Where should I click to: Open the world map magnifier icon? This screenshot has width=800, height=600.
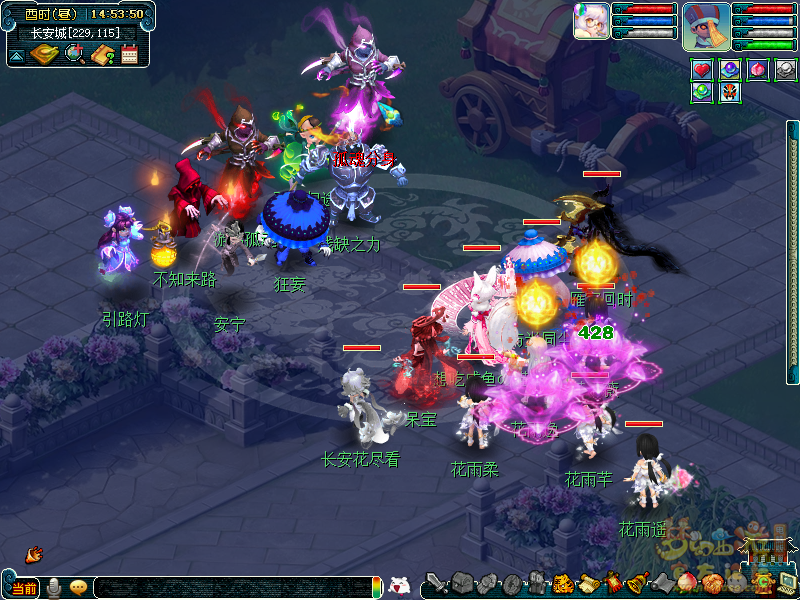tap(74, 54)
